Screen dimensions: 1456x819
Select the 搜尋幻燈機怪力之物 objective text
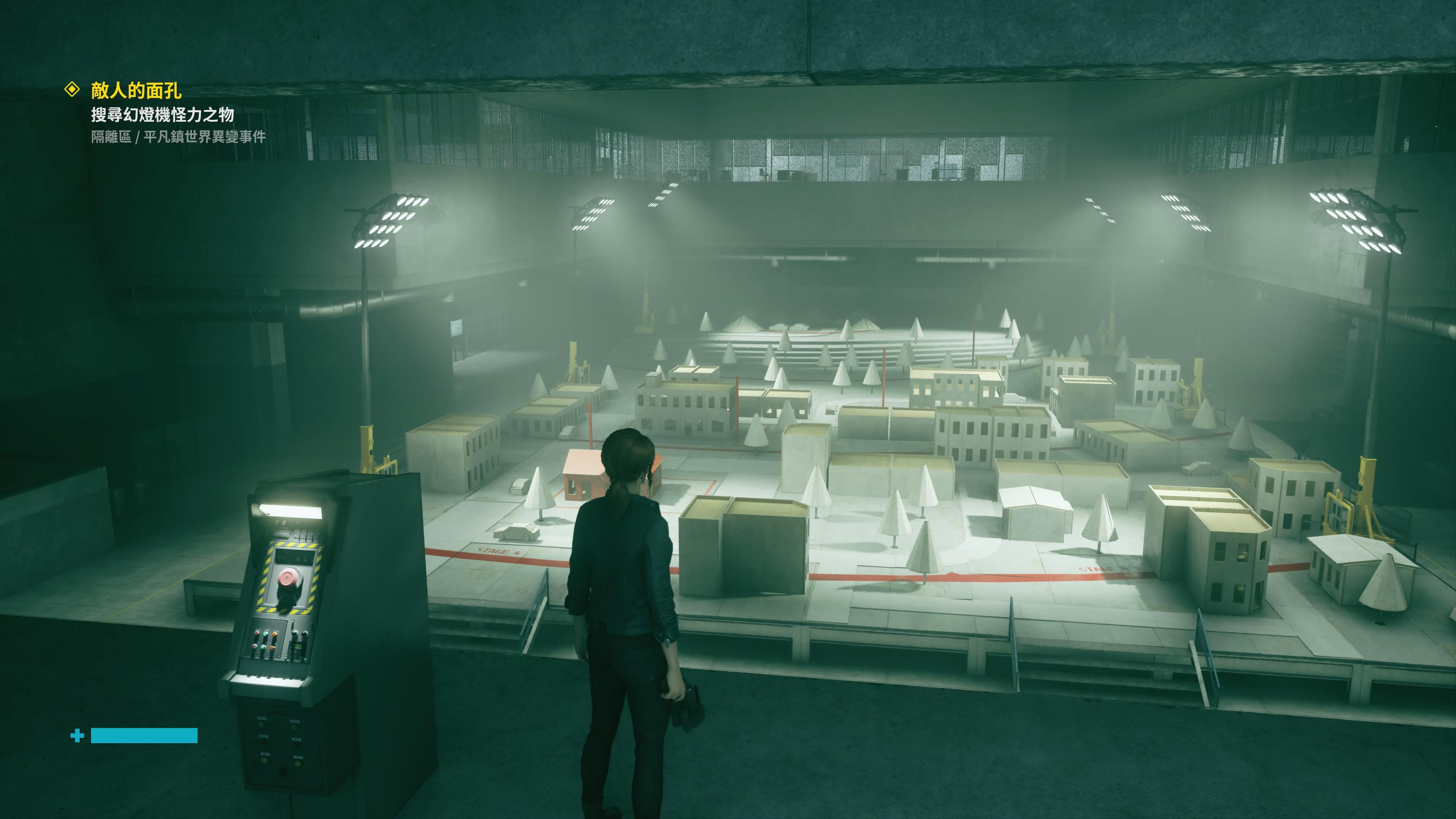(x=162, y=115)
